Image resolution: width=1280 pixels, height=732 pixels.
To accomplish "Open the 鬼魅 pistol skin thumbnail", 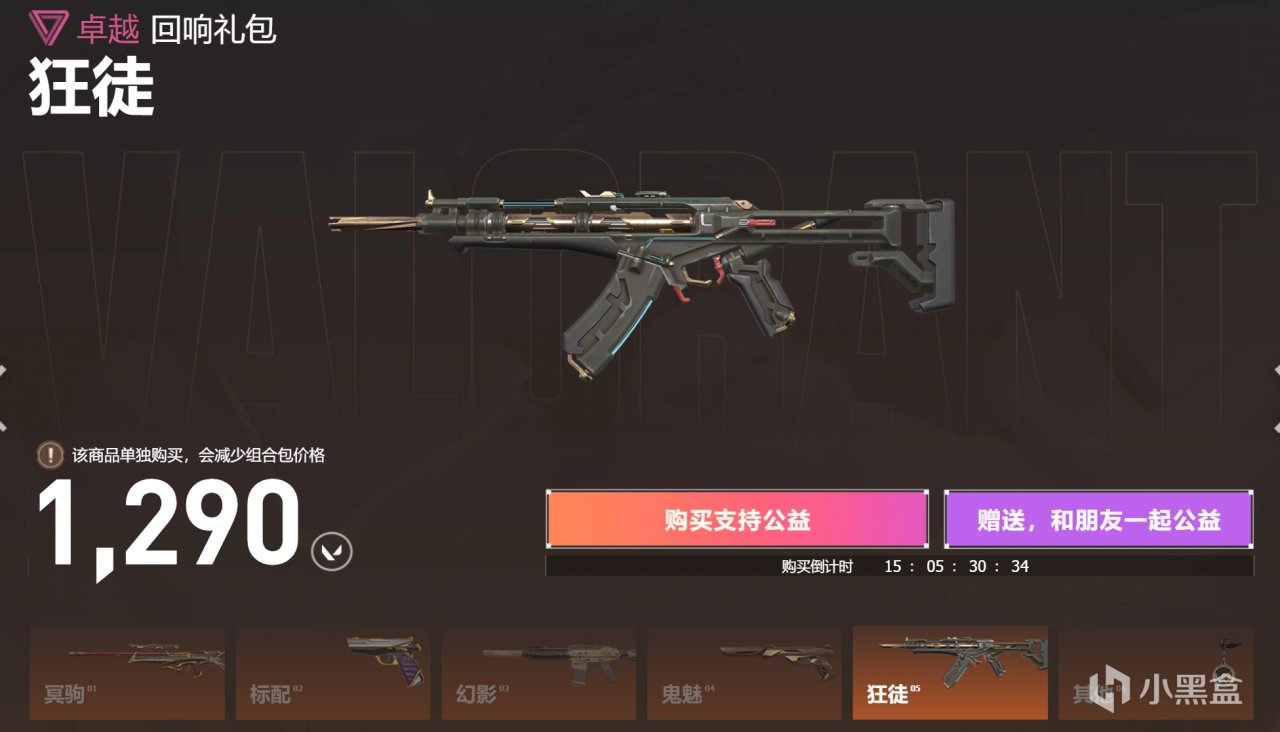I will [x=744, y=672].
